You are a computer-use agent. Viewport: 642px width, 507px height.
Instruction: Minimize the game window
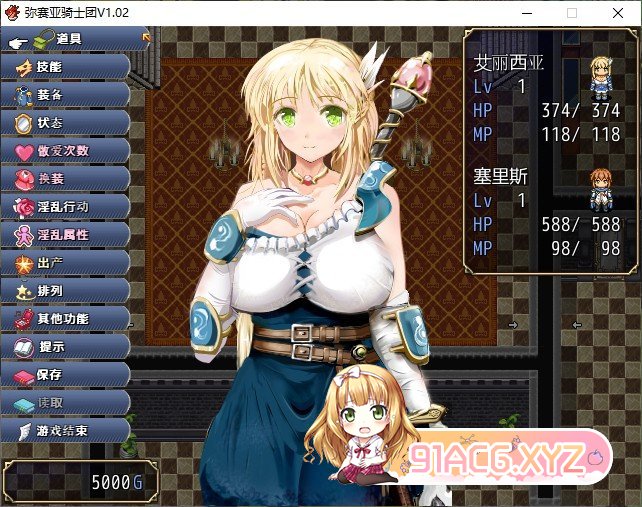click(526, 13)
